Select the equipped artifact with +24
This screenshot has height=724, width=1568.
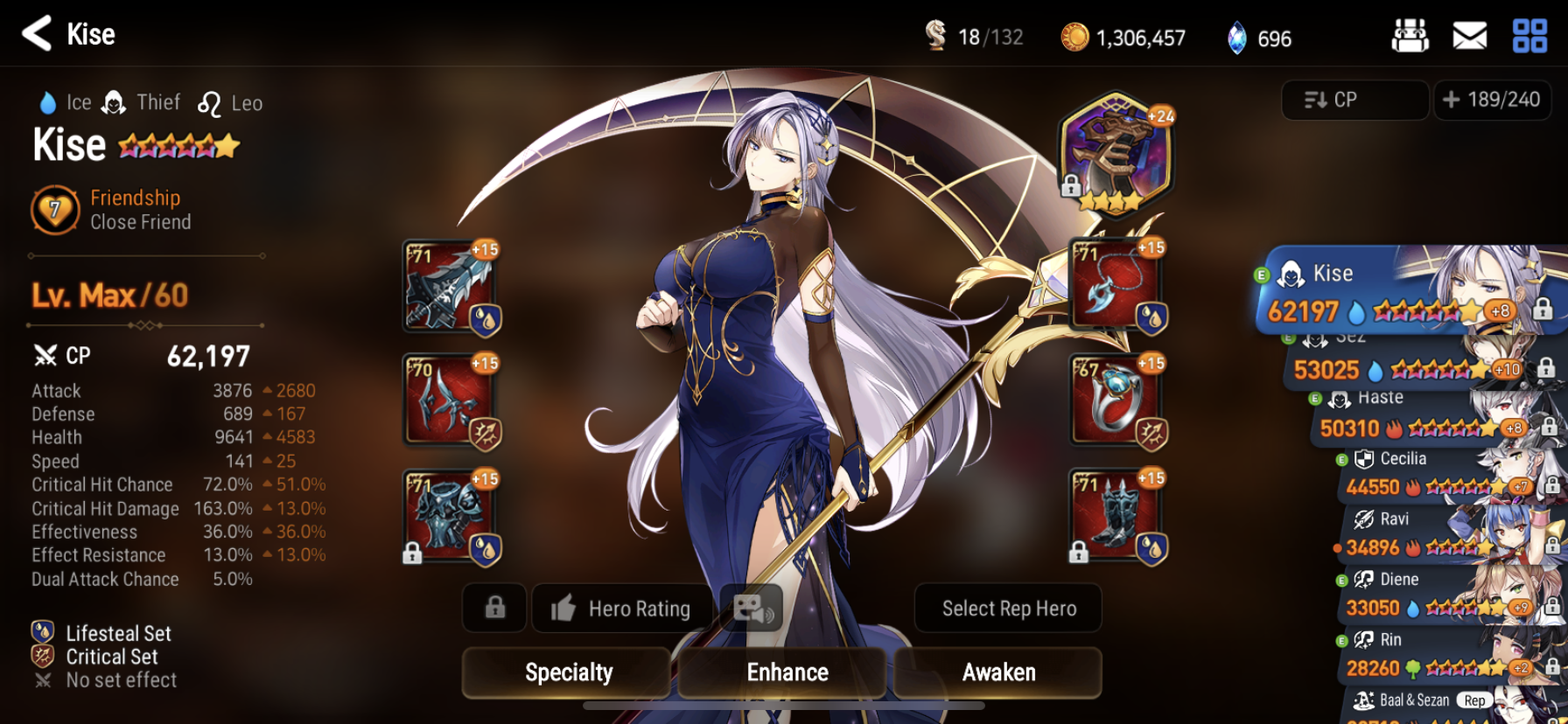pyautogui.click(x=1115, y=156)
